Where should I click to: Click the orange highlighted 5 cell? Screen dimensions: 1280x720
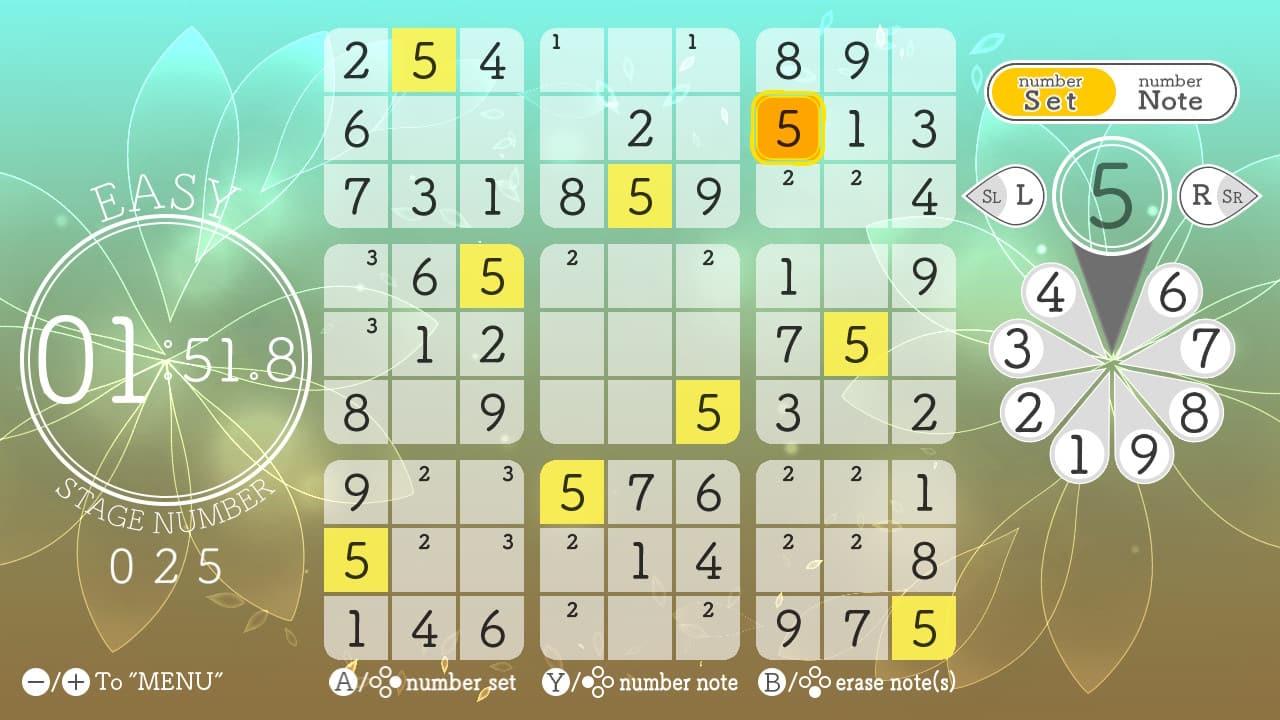(x=788, y=130)
